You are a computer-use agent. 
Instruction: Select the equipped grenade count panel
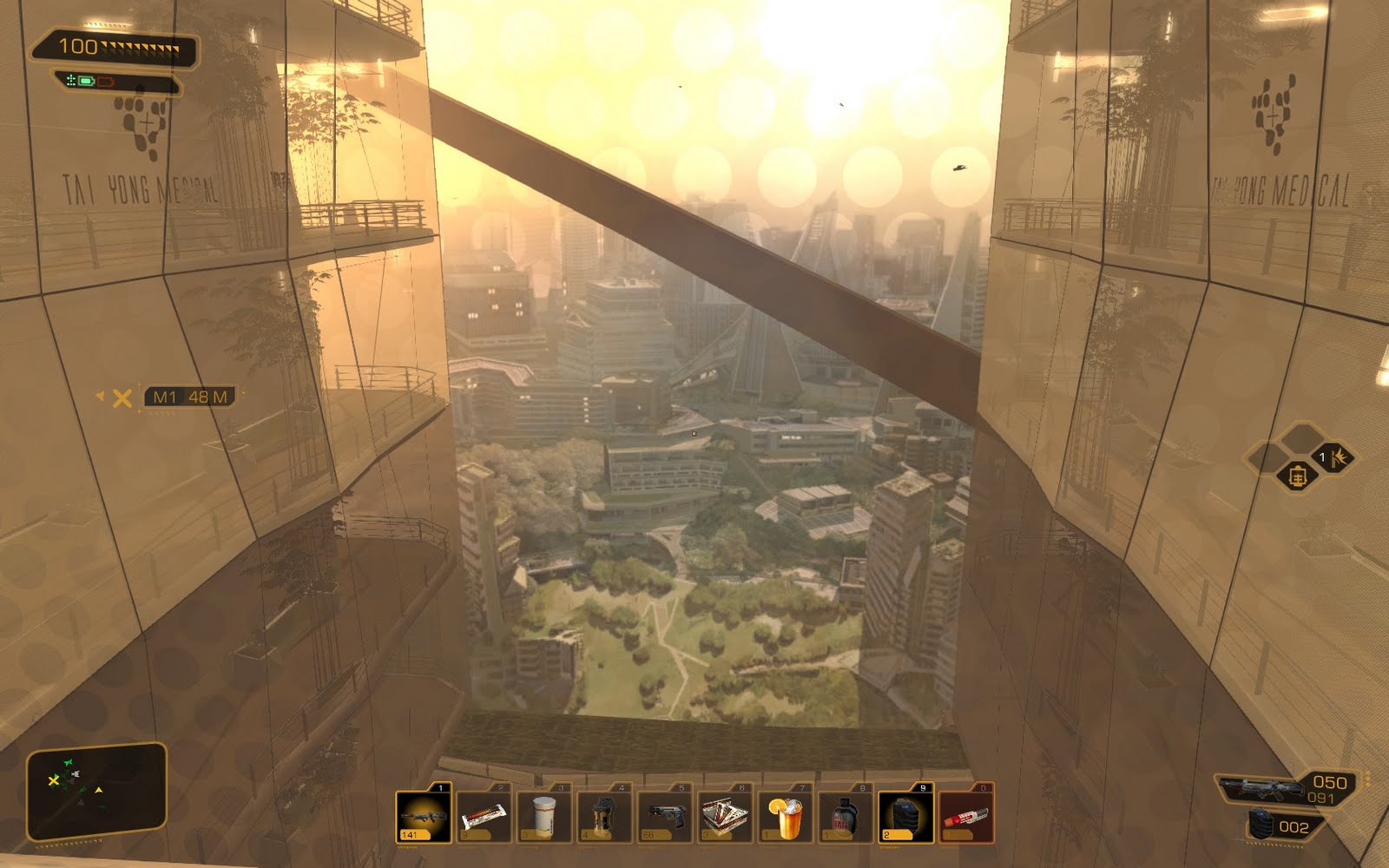tap(1285, 826)
